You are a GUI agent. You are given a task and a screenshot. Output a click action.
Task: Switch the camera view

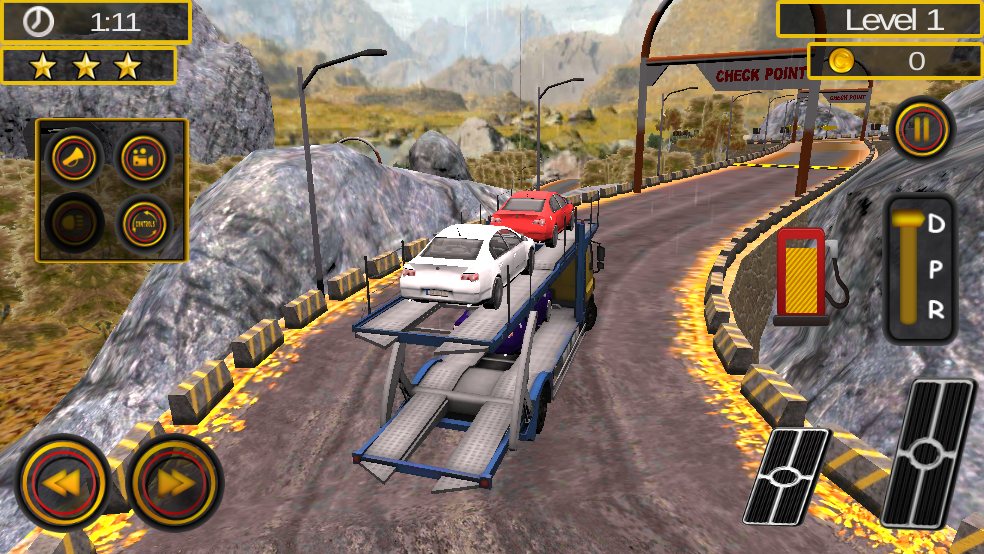click(143, 157)
